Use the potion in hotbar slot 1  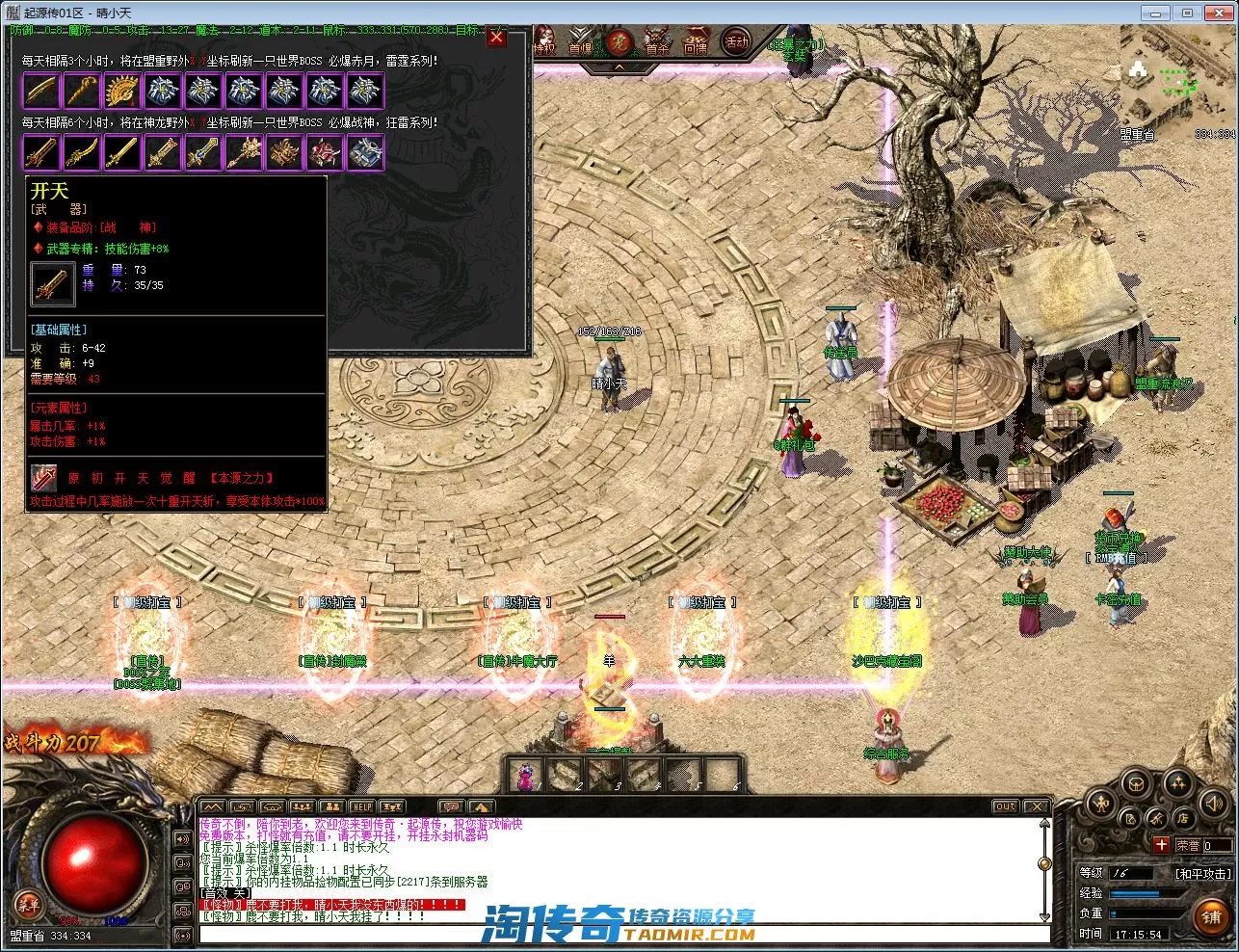[526, 776]
